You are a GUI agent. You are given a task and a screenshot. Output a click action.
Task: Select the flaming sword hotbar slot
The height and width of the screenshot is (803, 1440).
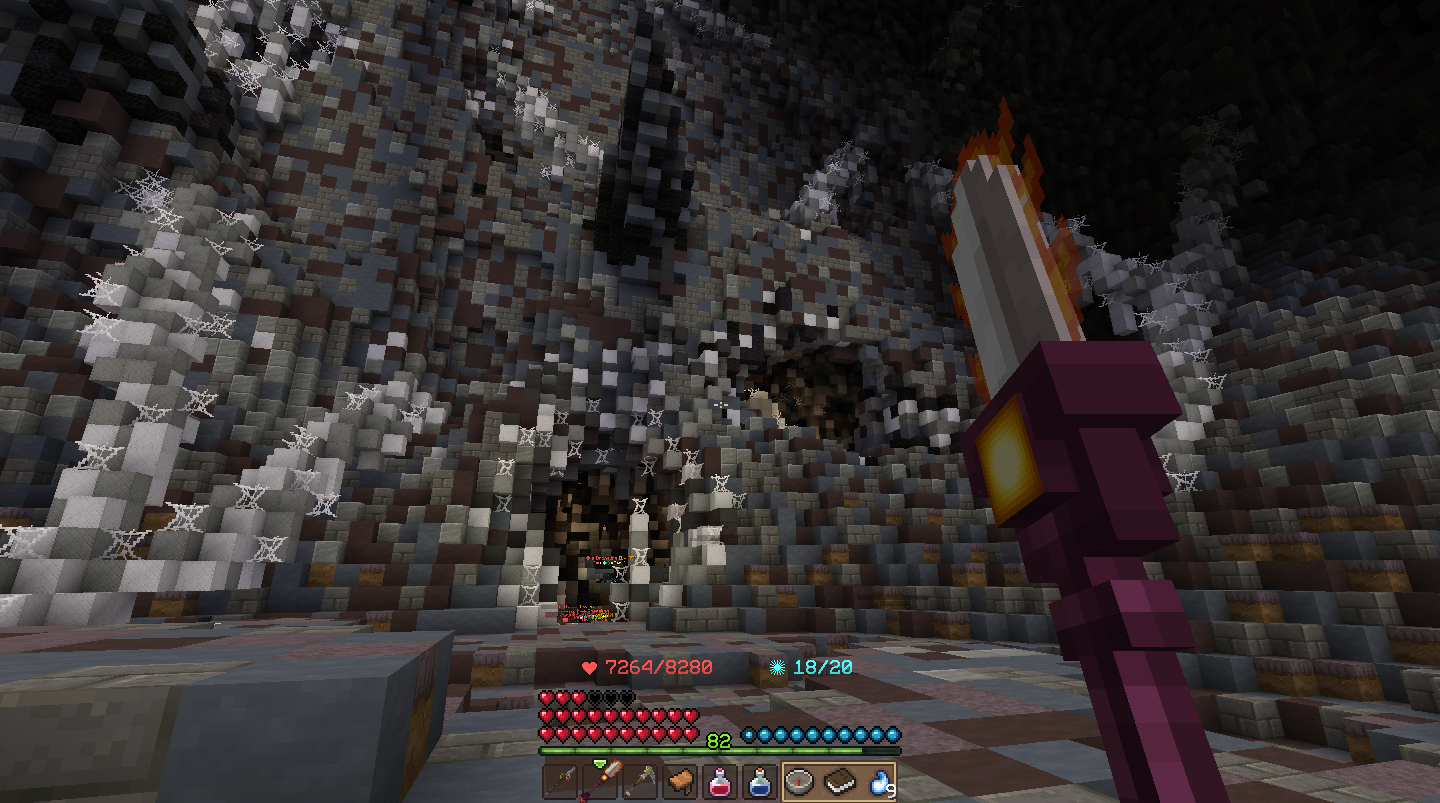point(600,780)
